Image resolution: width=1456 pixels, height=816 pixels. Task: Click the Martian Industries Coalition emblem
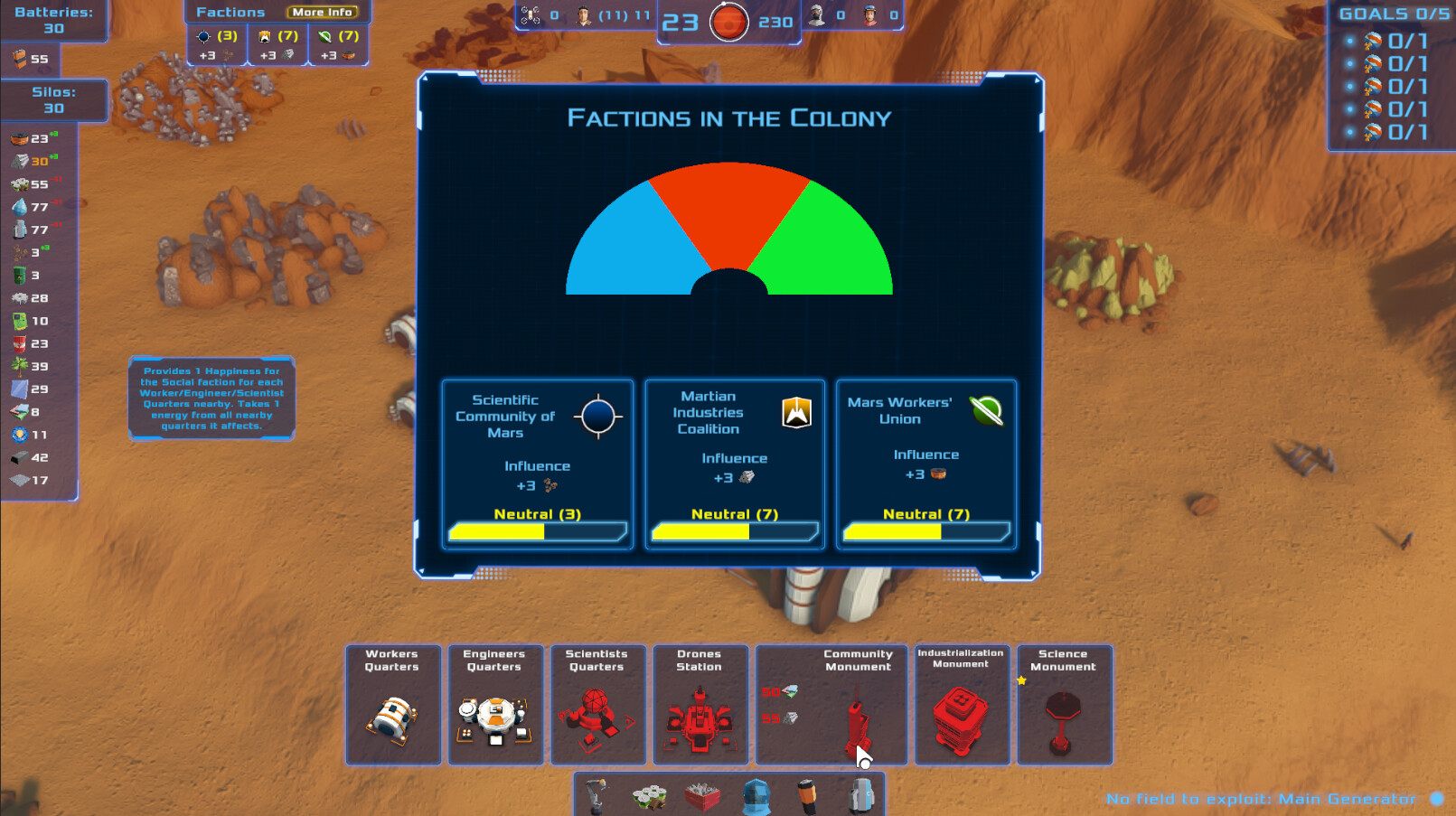coord(794,412)
